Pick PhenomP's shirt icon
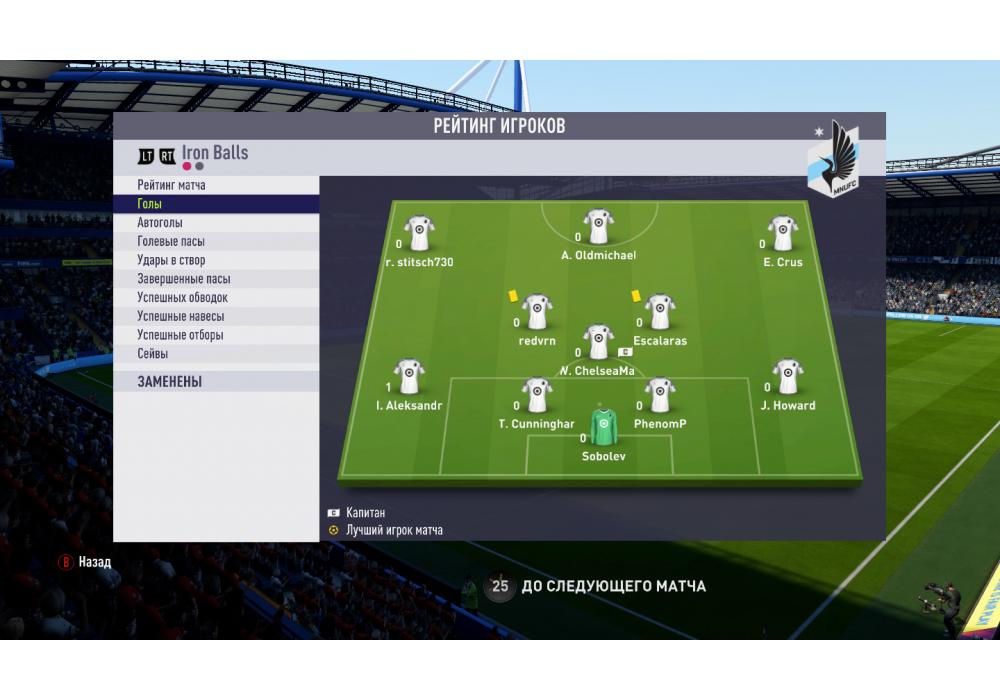This screenshot has height=700, width=1000. pyautogui.click(x=659, y=395)
